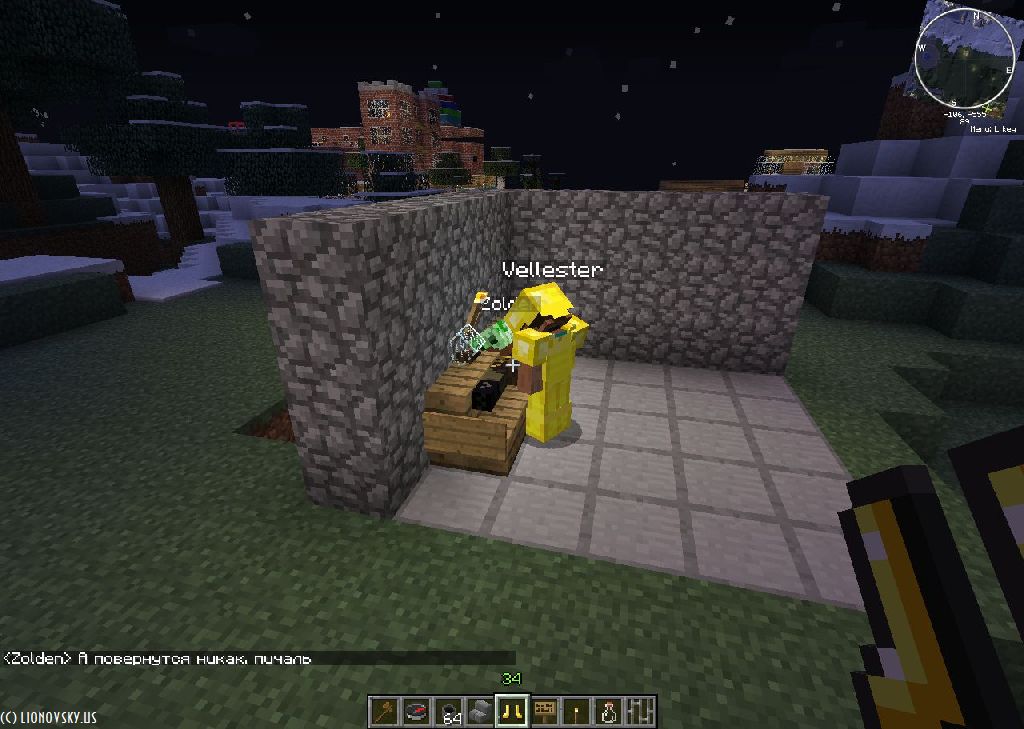
Task: Choose the glass potion bottle slot
Action: point(608,711)
